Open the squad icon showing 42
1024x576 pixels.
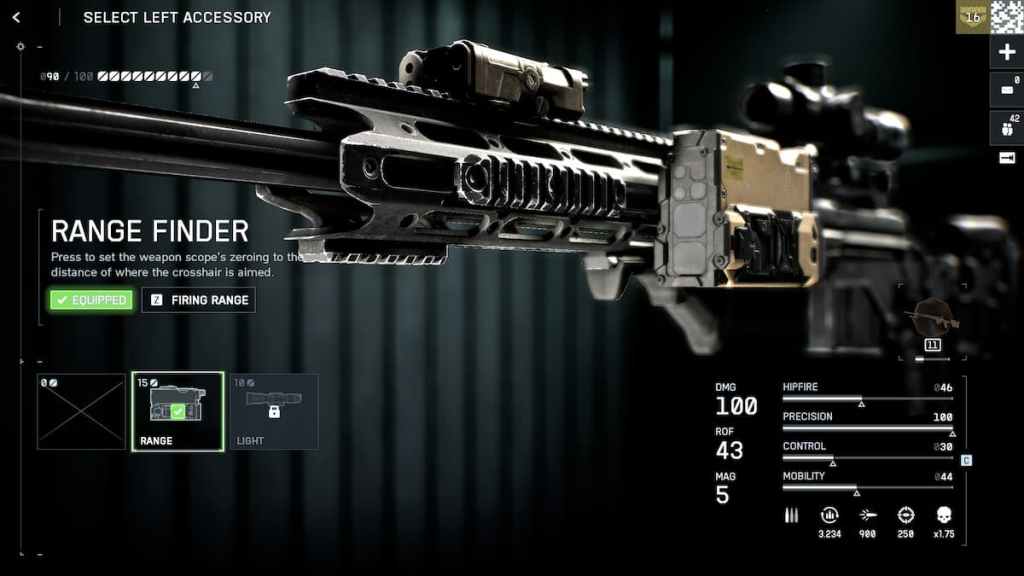[1006, 127]
